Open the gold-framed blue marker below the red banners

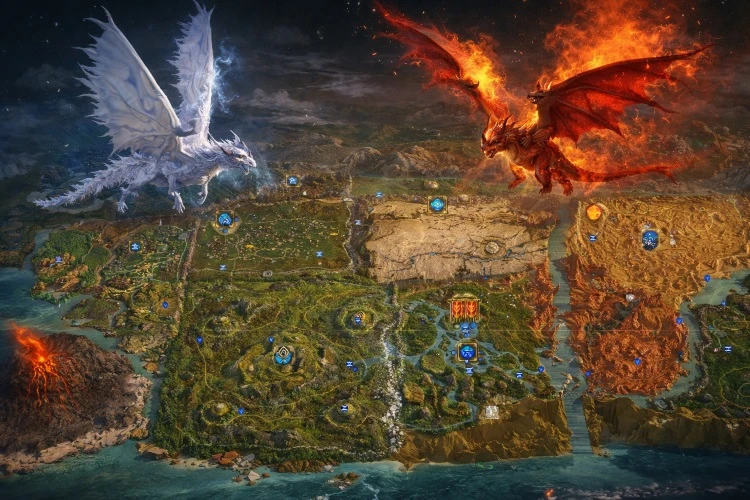(x=467, y=351)
